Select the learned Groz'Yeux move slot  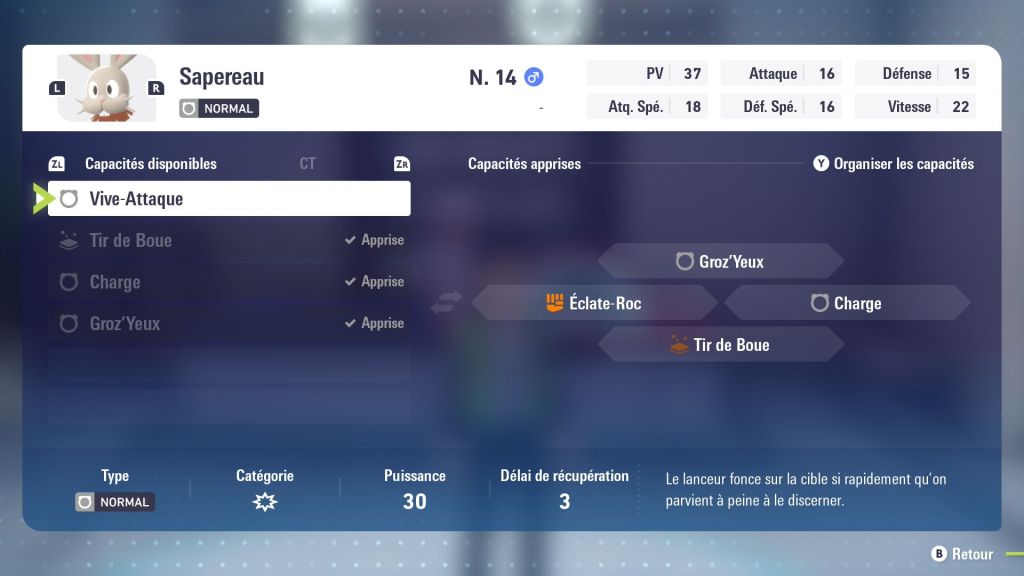tap(720, 262)
